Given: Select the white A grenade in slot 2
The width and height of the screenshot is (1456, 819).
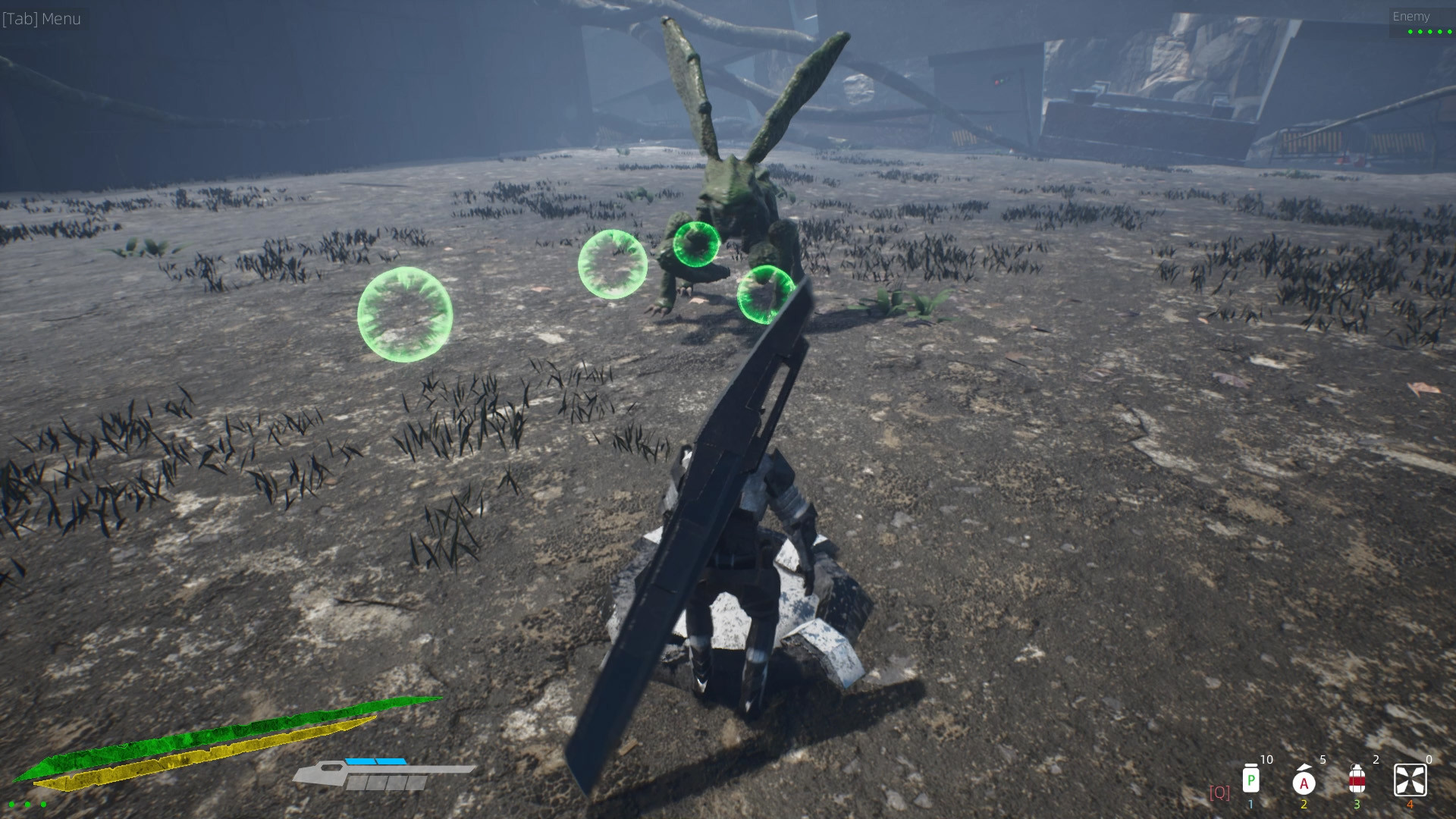Looking at the screenshot, I should (1304, 783).
